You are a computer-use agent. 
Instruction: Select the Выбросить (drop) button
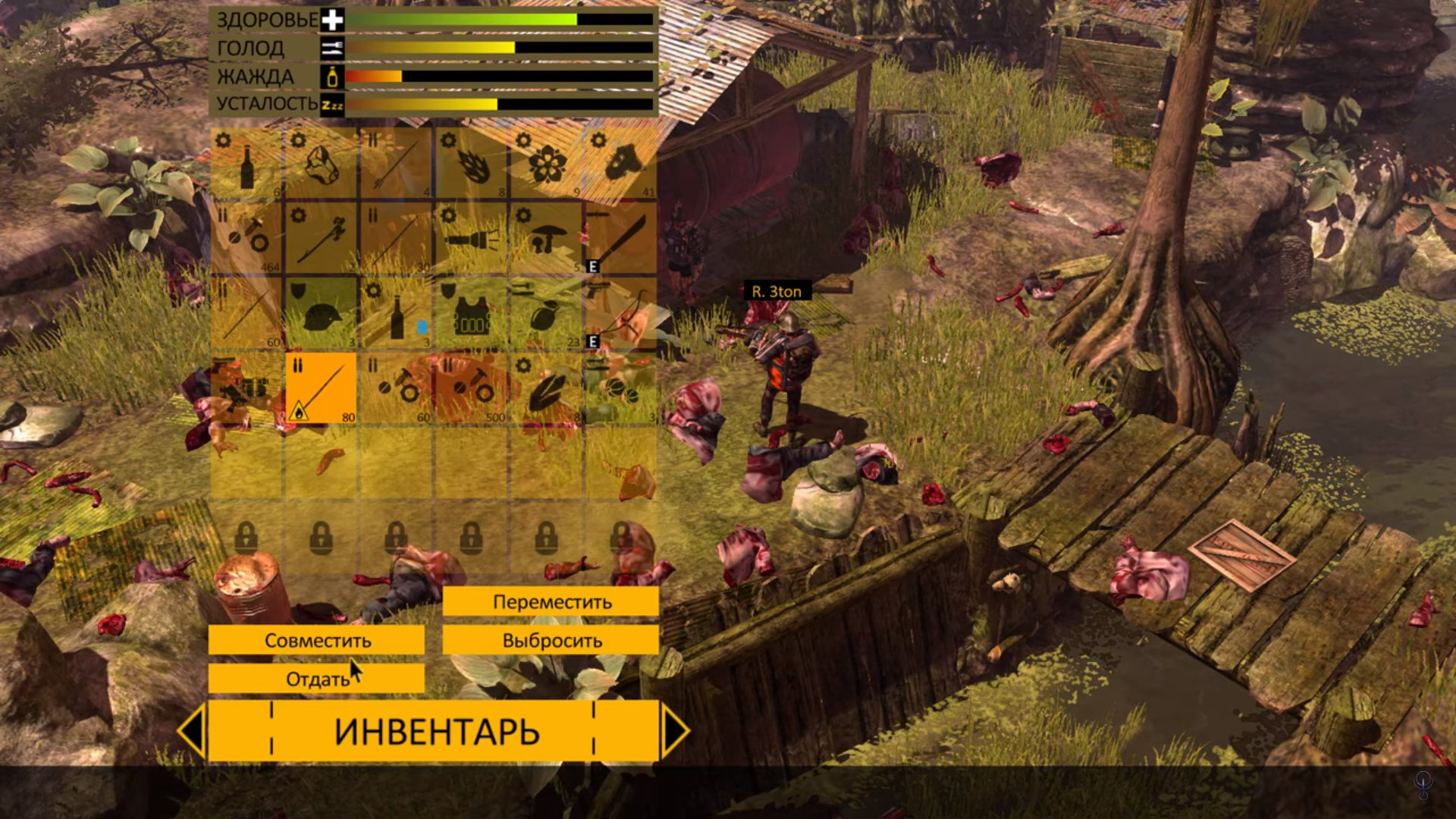(551, 640)
